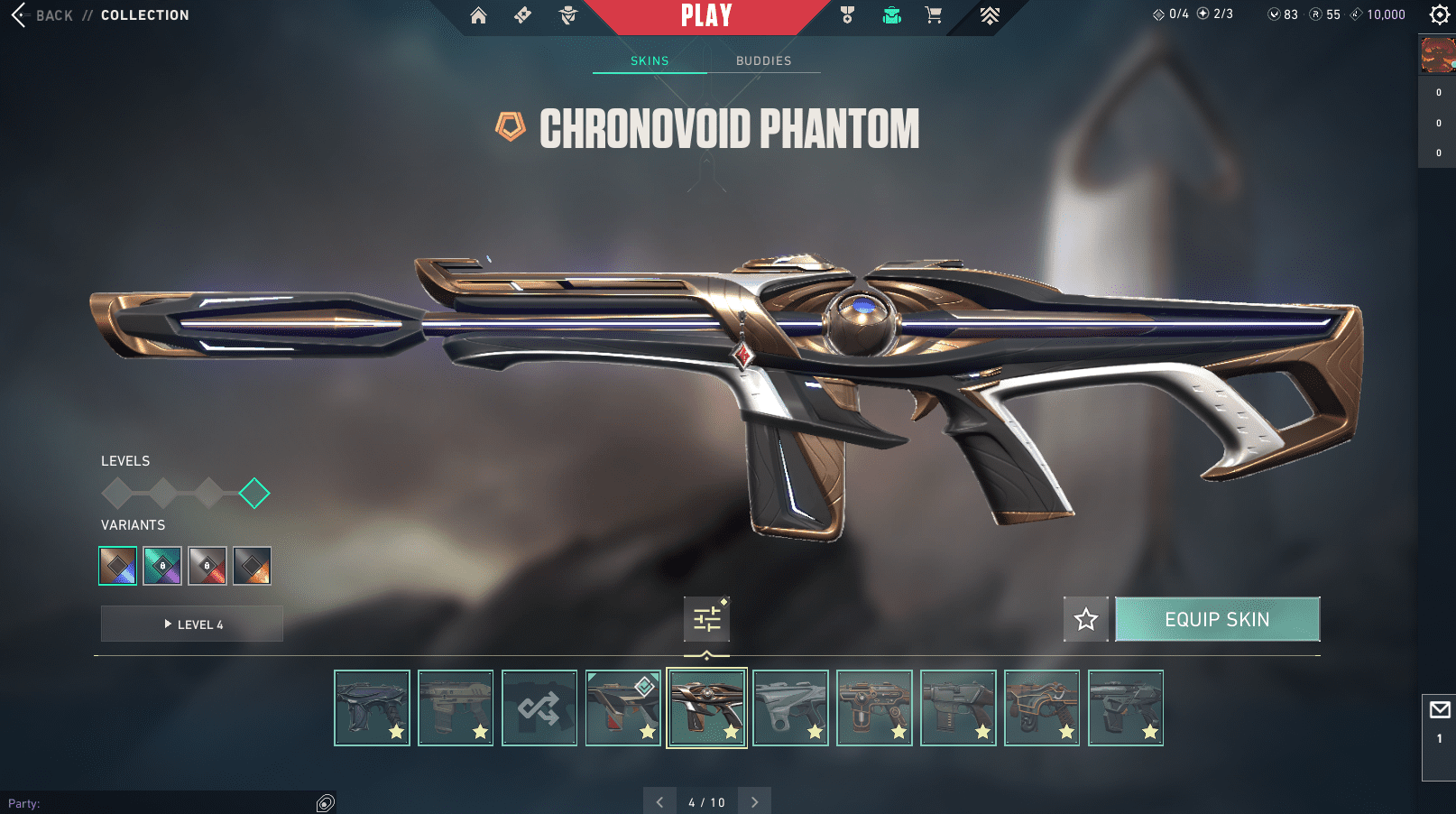Go to the previous skin page
Screen dimensions: 1456x814
[x=659, y=802]
